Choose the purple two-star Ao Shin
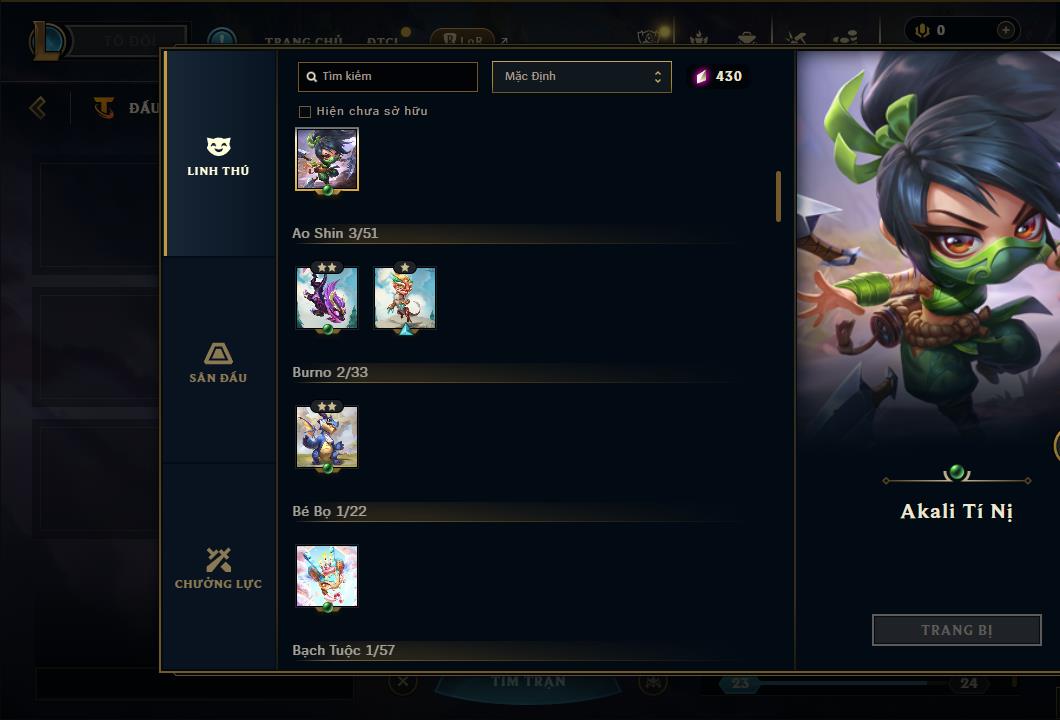The width and height of the screenshot is (1060, 720). coord(327,298)
